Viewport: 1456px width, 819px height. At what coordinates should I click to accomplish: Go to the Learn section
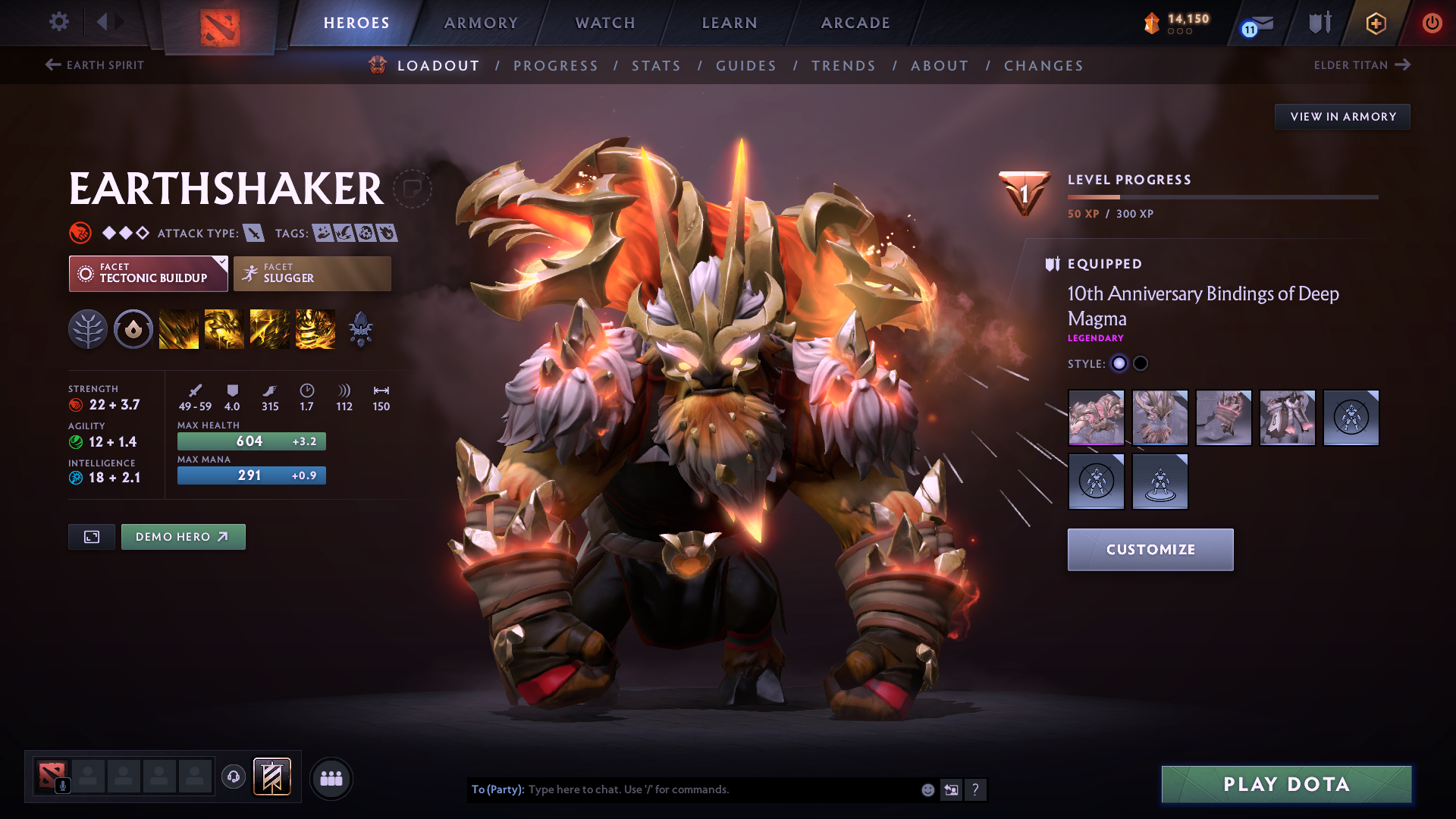730,23
